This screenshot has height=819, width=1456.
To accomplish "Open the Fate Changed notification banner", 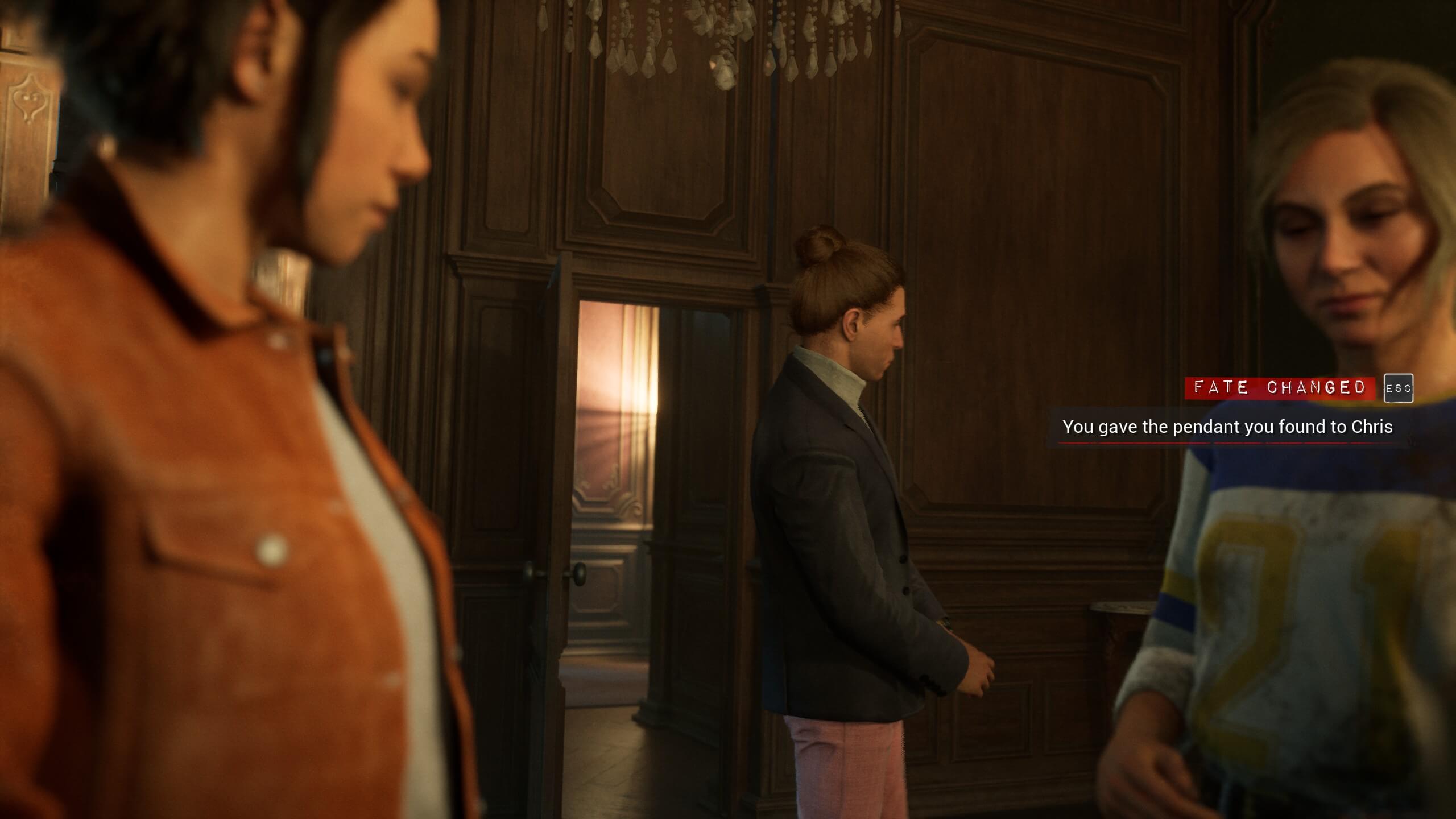I will [1279, 388].
